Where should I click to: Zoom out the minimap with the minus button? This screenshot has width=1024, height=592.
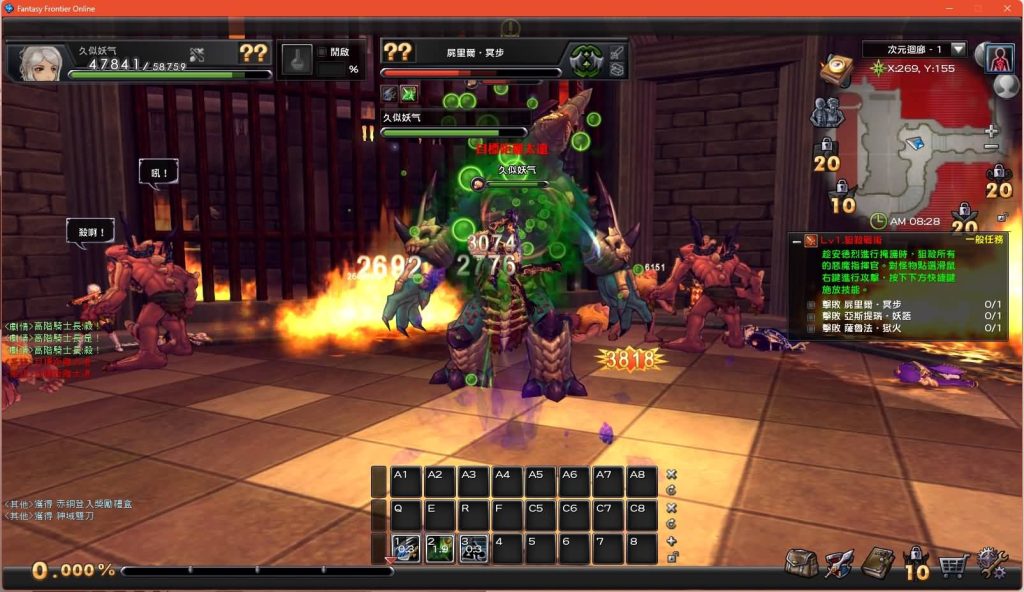991,148
